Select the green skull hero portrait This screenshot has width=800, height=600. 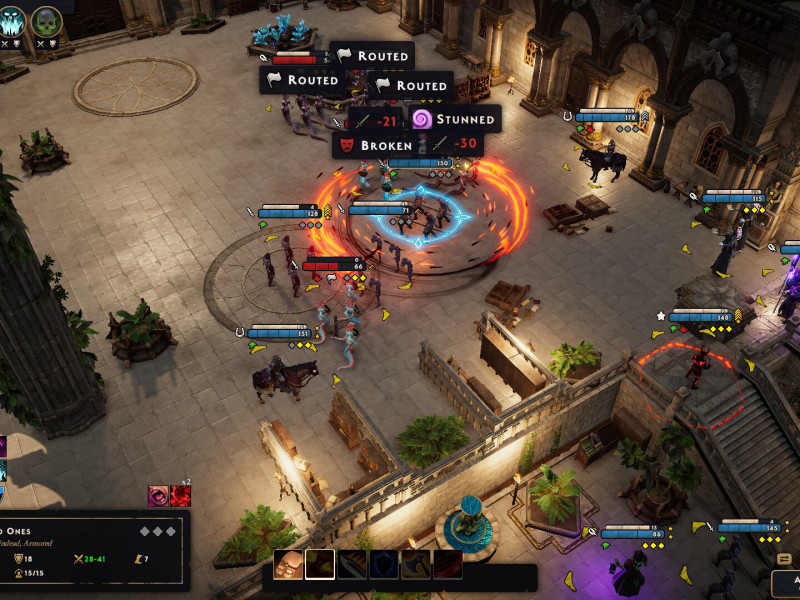coord(46,21)
